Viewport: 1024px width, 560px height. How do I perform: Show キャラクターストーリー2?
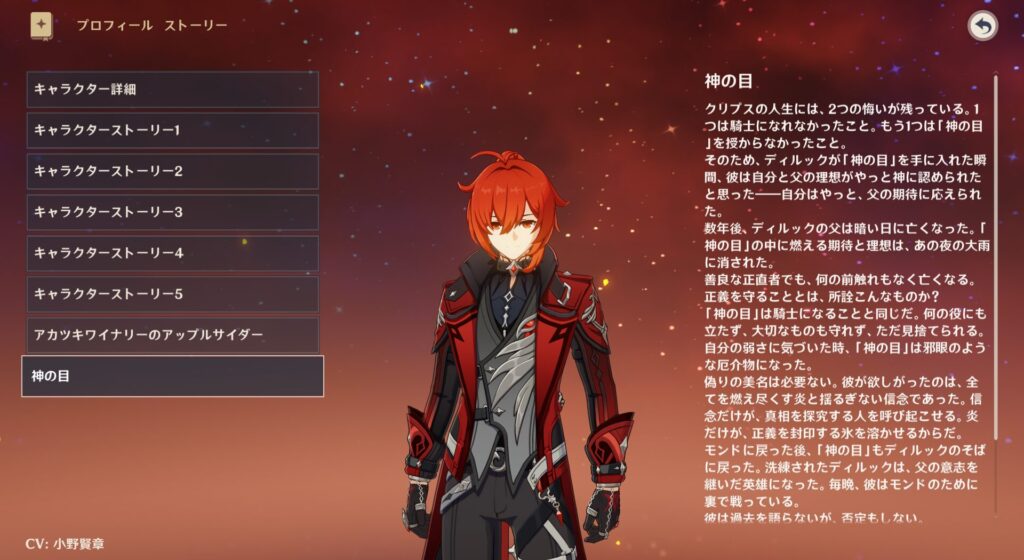[172, 171]
